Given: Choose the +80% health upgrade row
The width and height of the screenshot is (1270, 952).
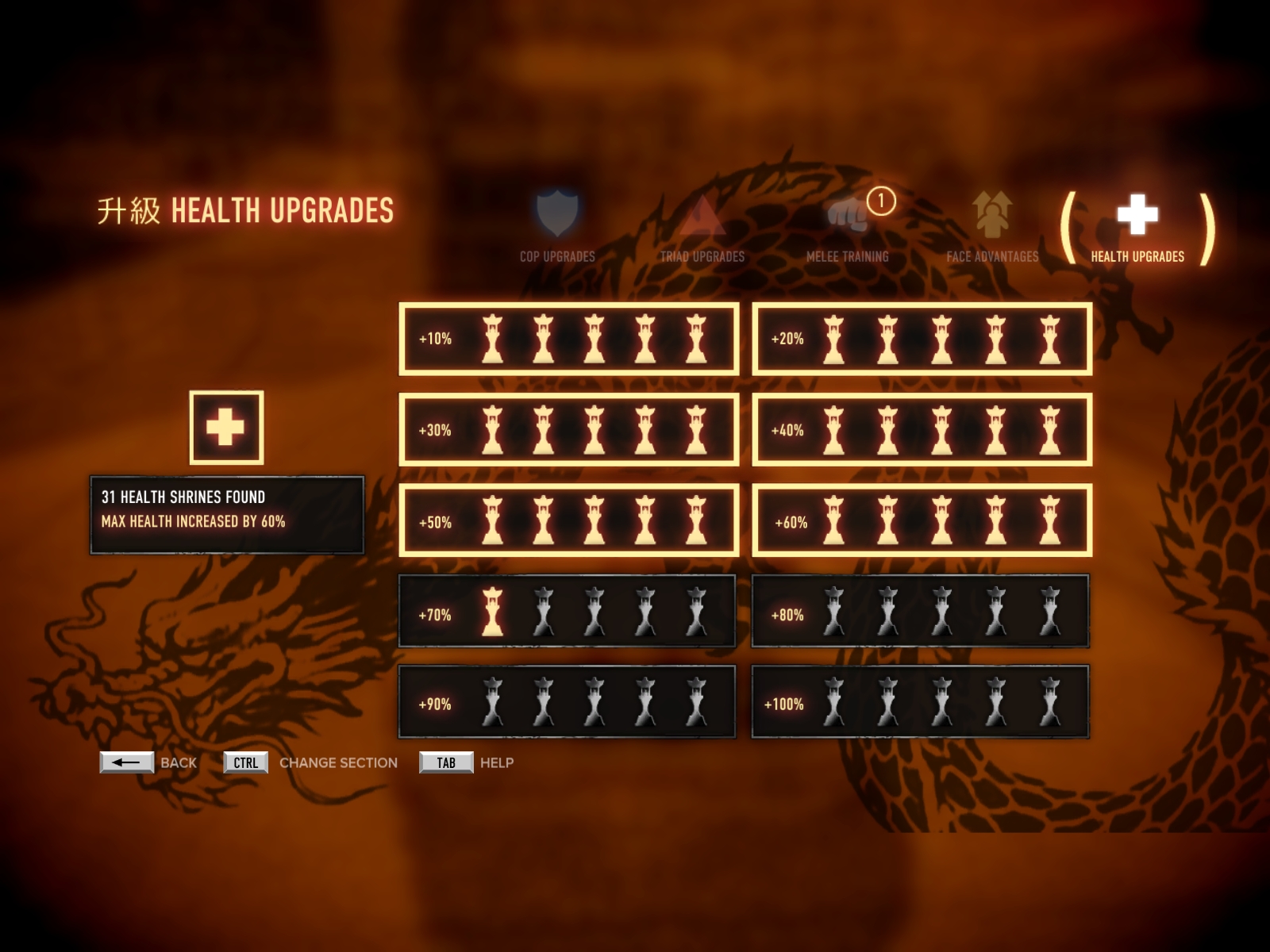Looking at the screenshot, I should 921,612.
